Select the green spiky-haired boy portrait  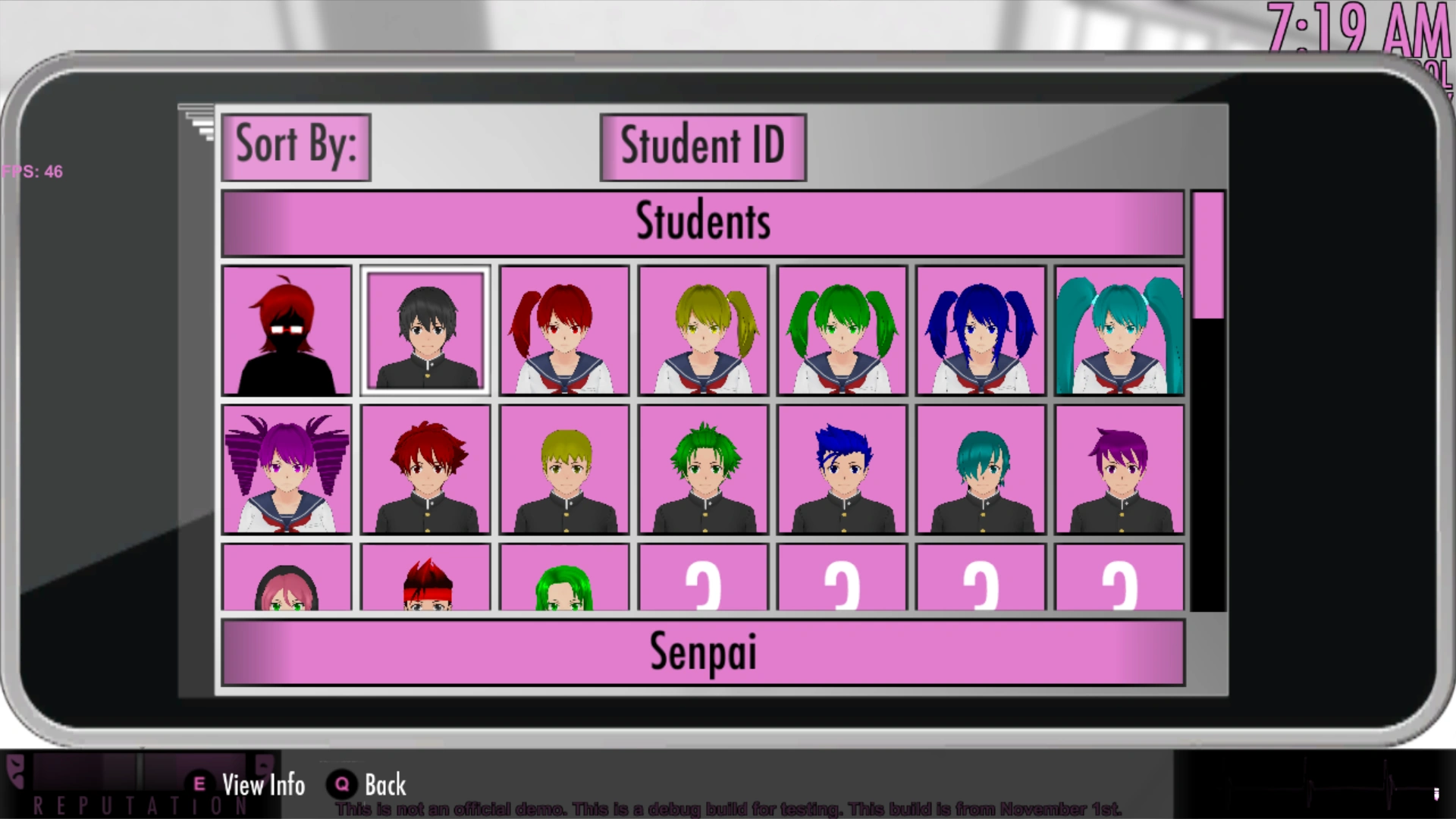click(x=703, y=469)
